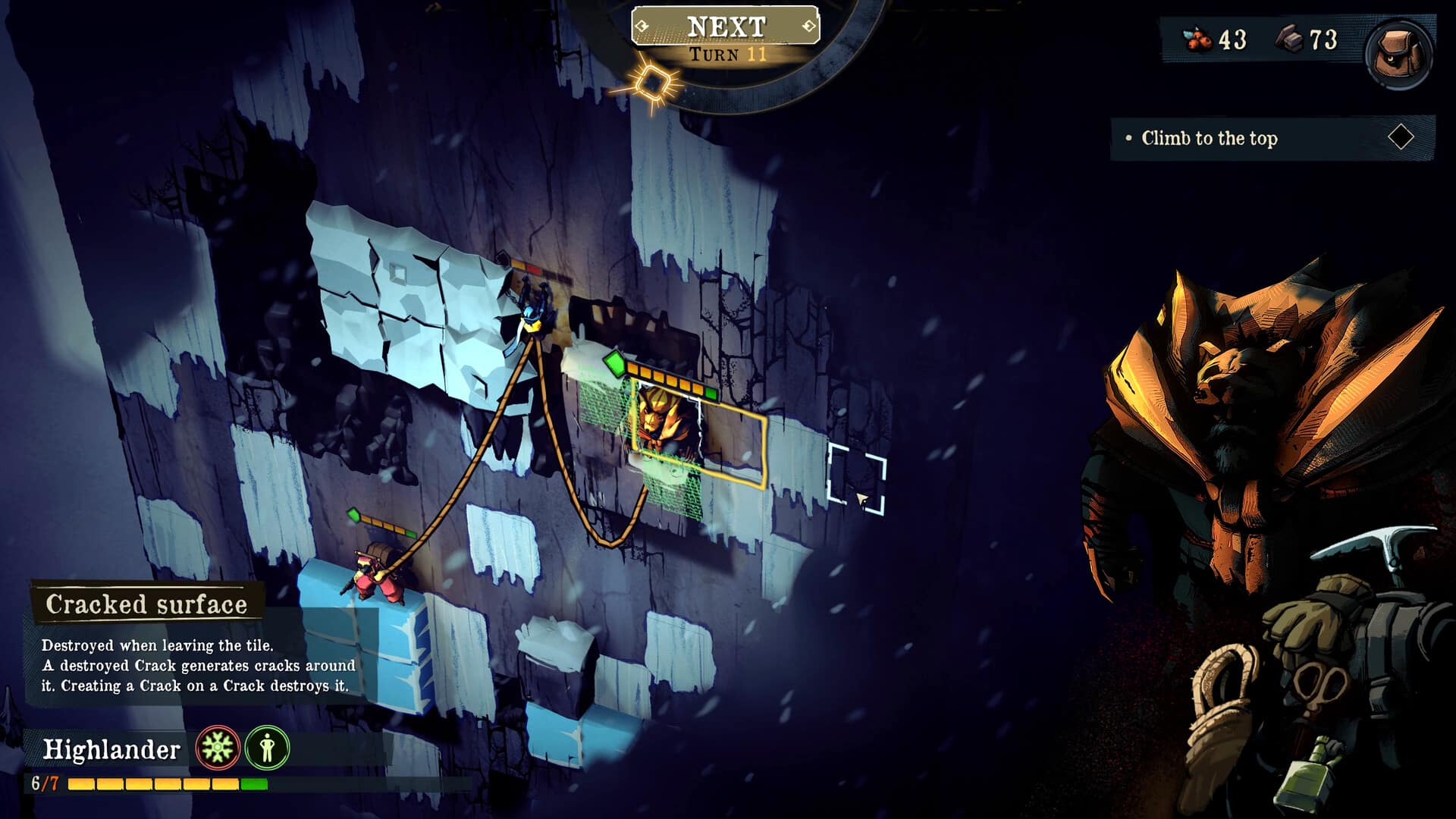Screen dimensions: 1456x819
Task: Click the left arrow ornament on the NEXT banner
Action: tap(642, 24)
